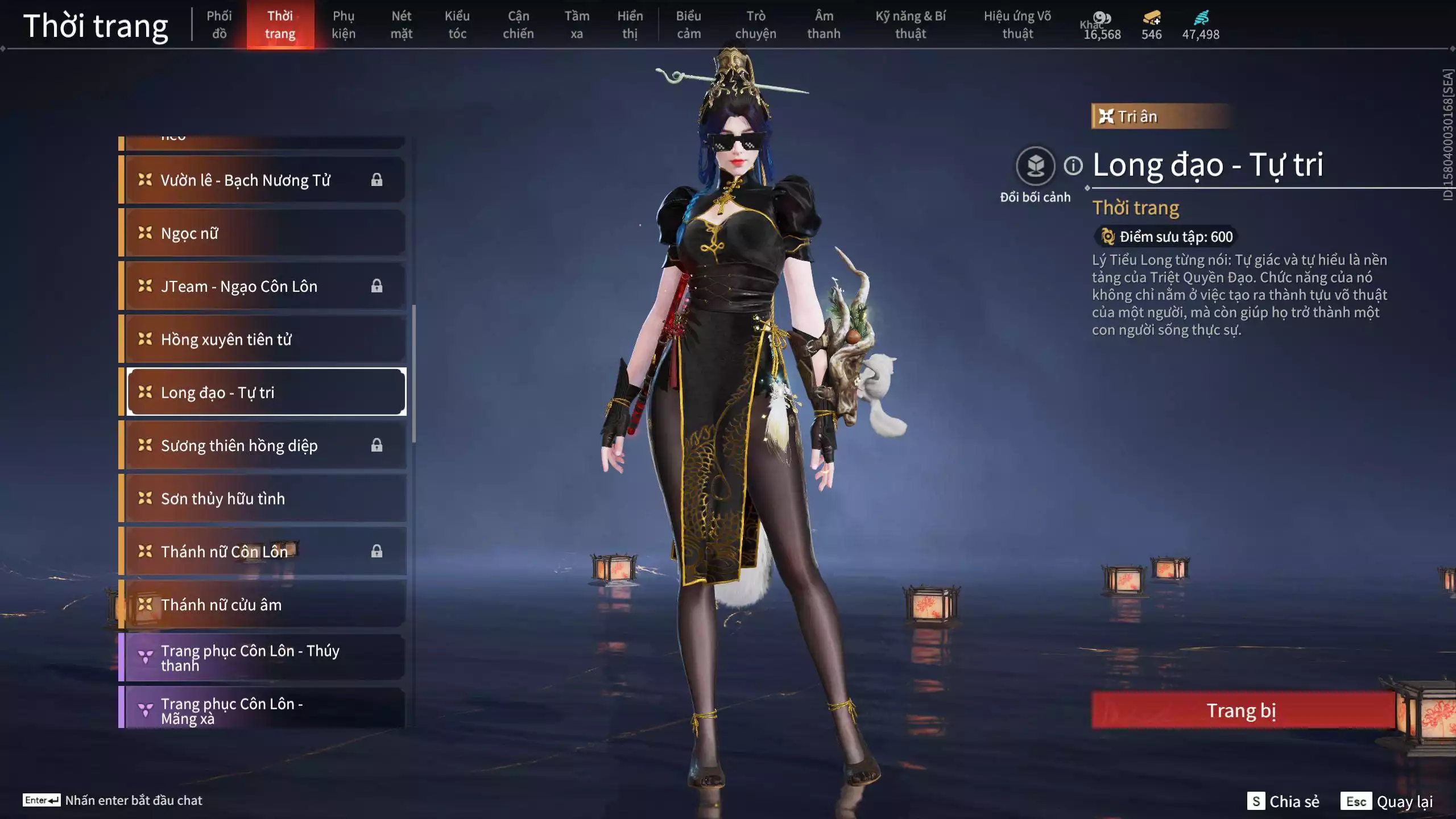Click the lock icon on Thánh nữ Côn Lôn
1456x819 pixels.
(x=377, y=551)
